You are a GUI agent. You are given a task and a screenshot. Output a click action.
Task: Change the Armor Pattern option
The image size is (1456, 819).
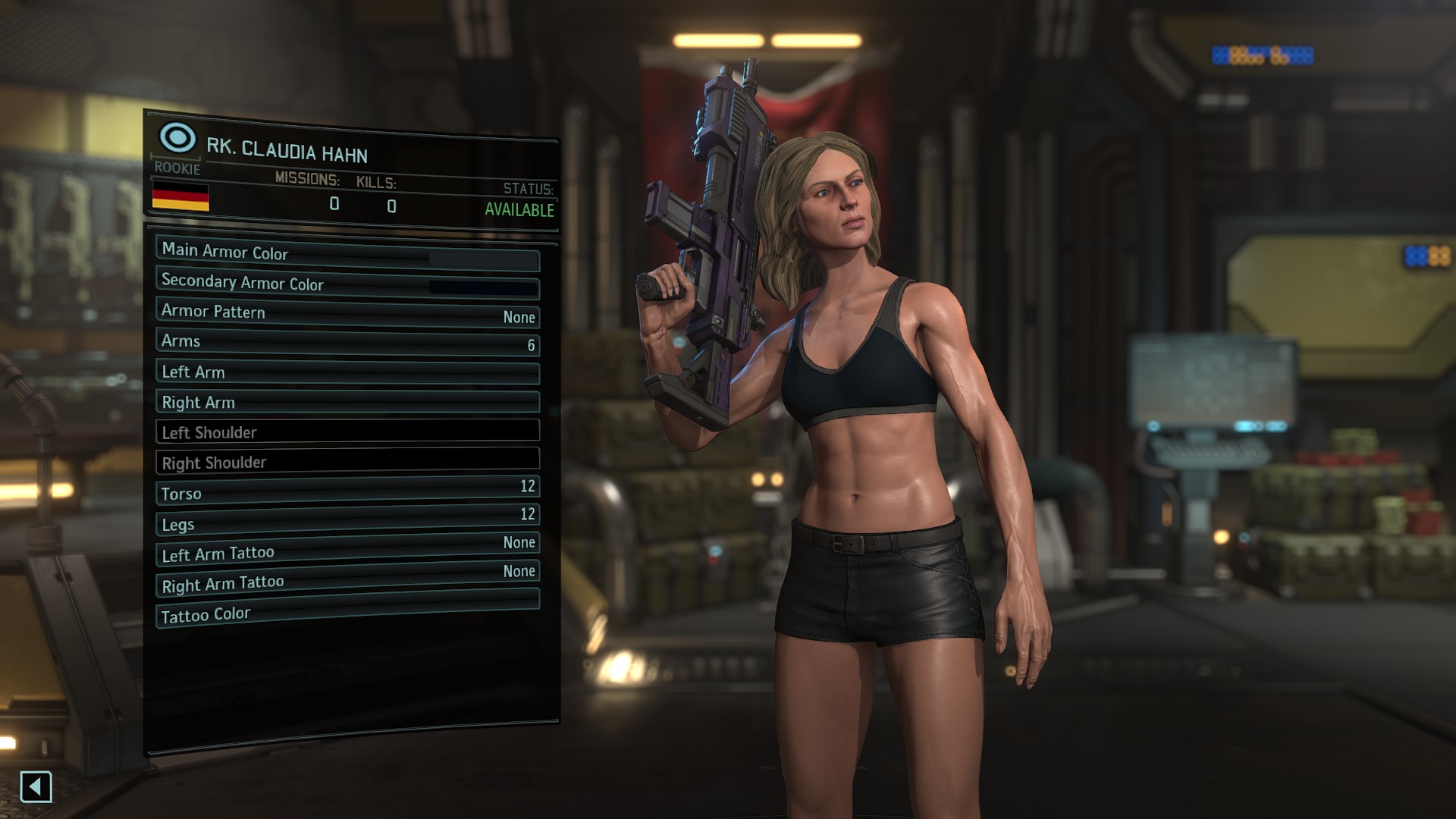[347, 313]
